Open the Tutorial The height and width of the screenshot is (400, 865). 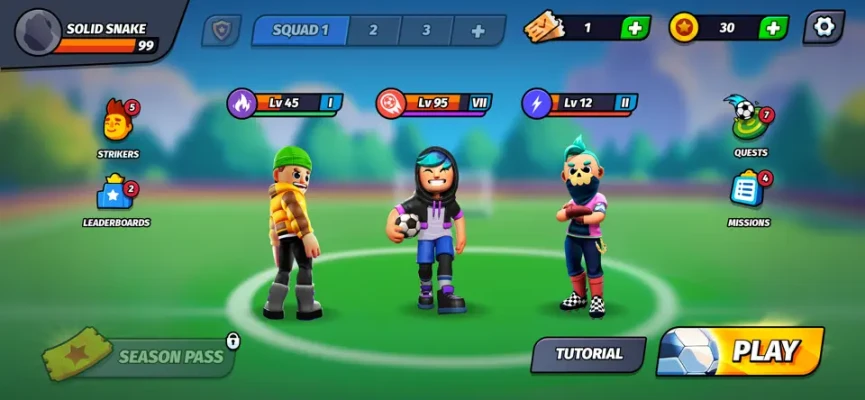(x=588, y=354)
